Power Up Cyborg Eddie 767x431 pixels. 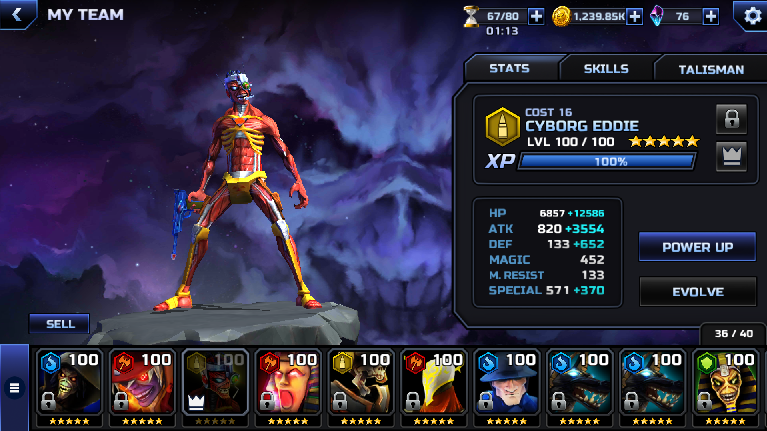pos(697,247)
